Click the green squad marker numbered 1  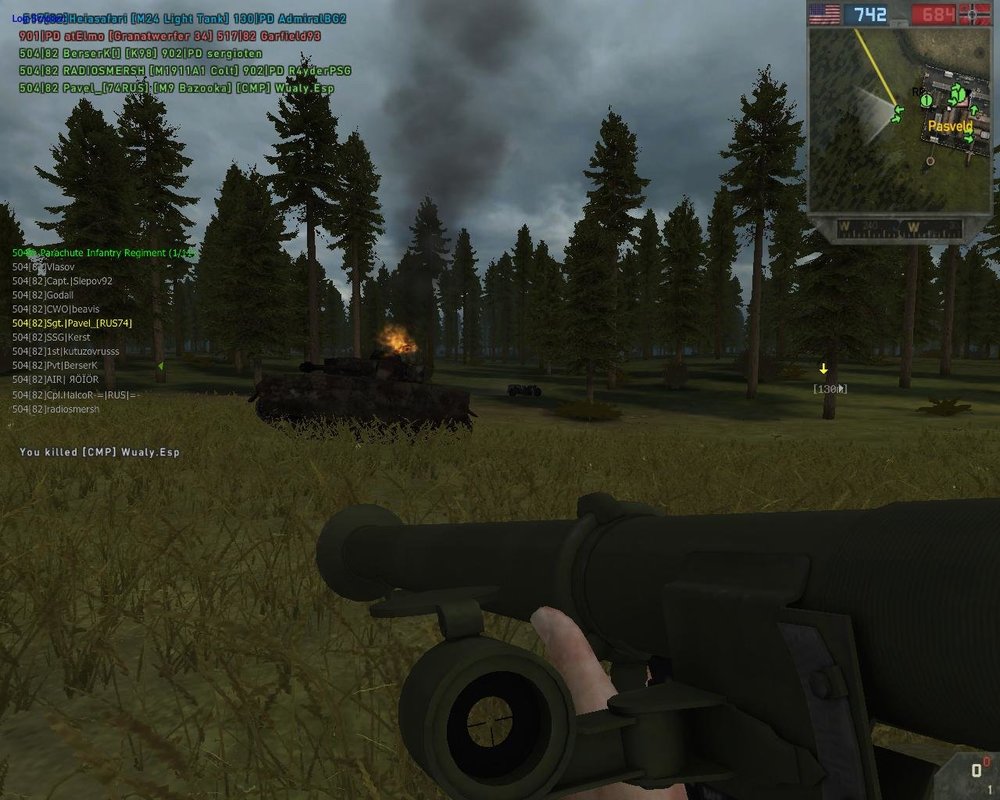(x=926, y=100)
